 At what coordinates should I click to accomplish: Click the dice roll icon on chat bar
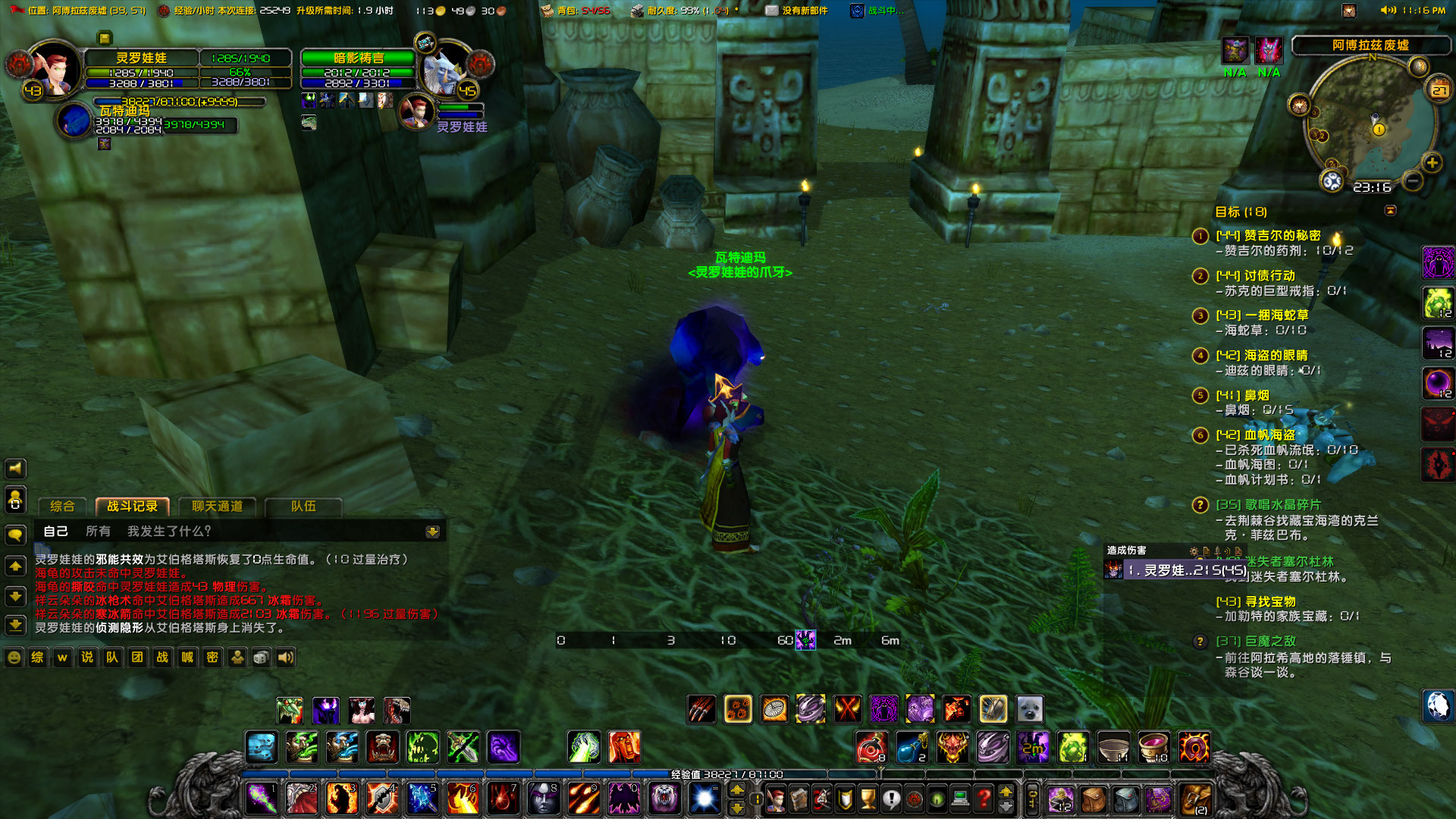pyautogui.click(x=261, y=657)
